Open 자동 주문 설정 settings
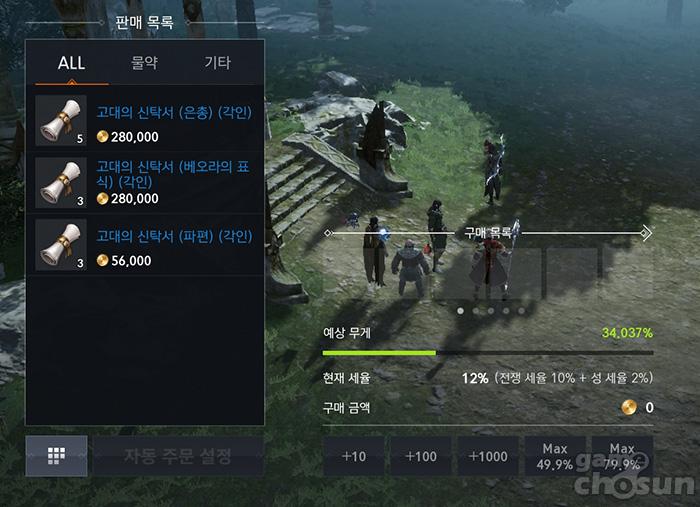Screen dimensions: 700x507 pyautogui.click(x=178, y=457)
